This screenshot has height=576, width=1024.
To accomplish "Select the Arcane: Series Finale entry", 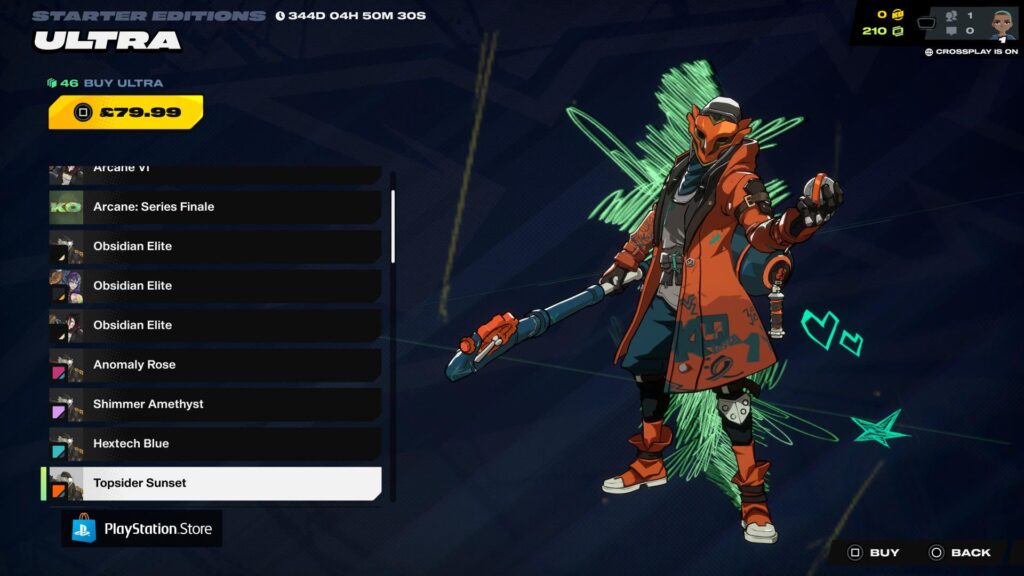I will 215,207.
